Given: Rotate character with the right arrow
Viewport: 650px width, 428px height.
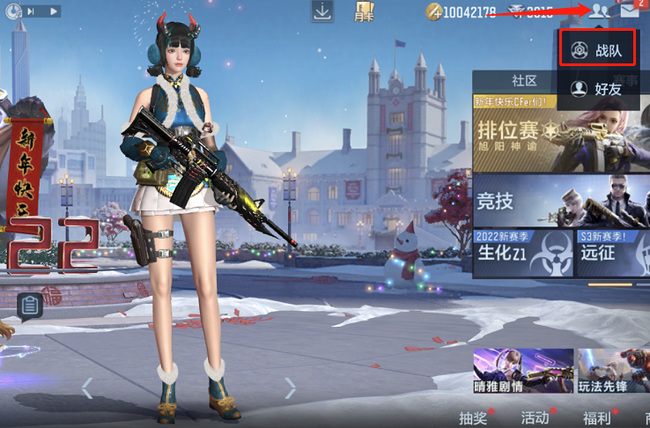Looking at the screenshot, I should coord(290,387).
